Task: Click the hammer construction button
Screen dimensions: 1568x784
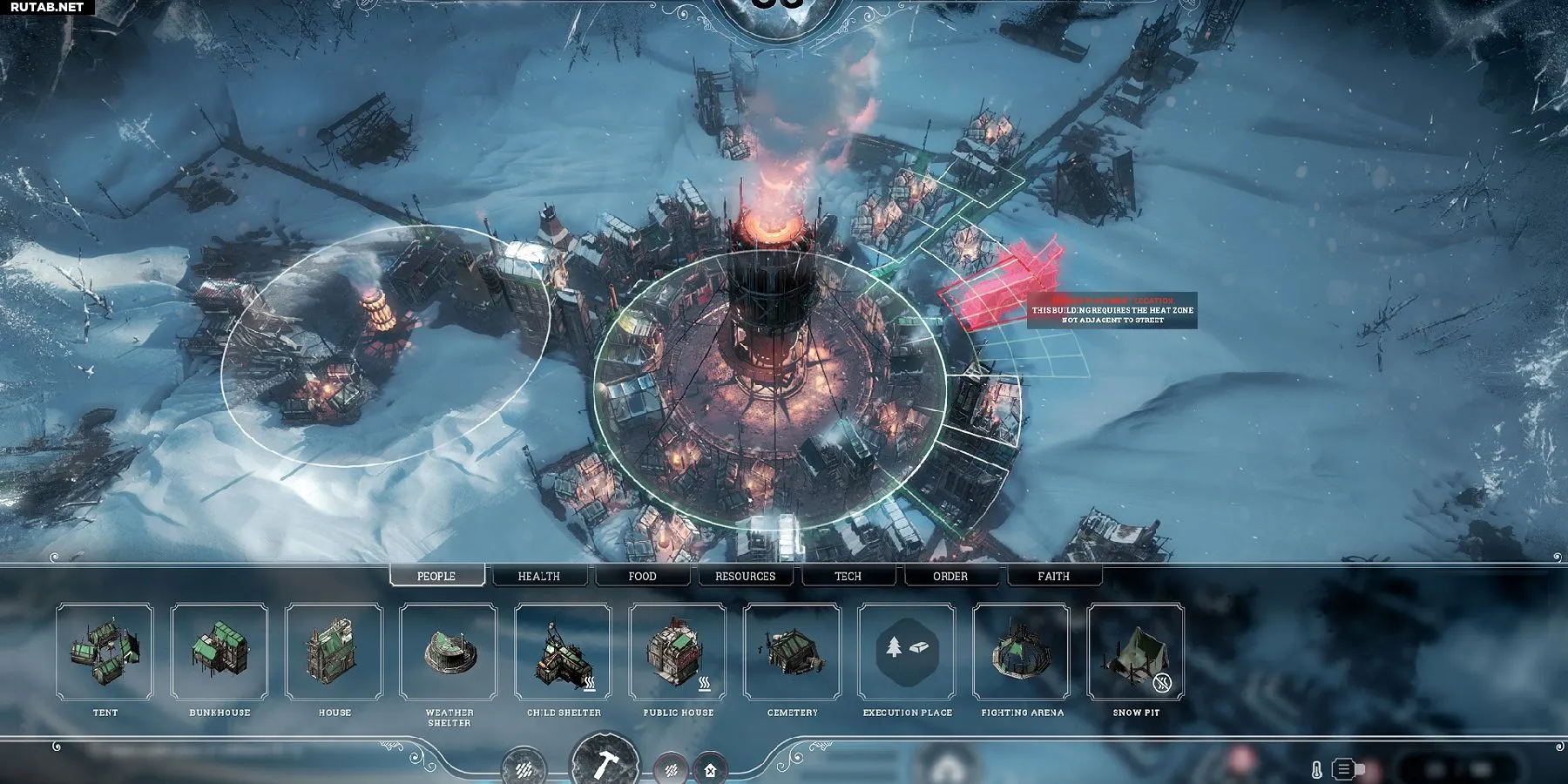Action: click(605, 764)
